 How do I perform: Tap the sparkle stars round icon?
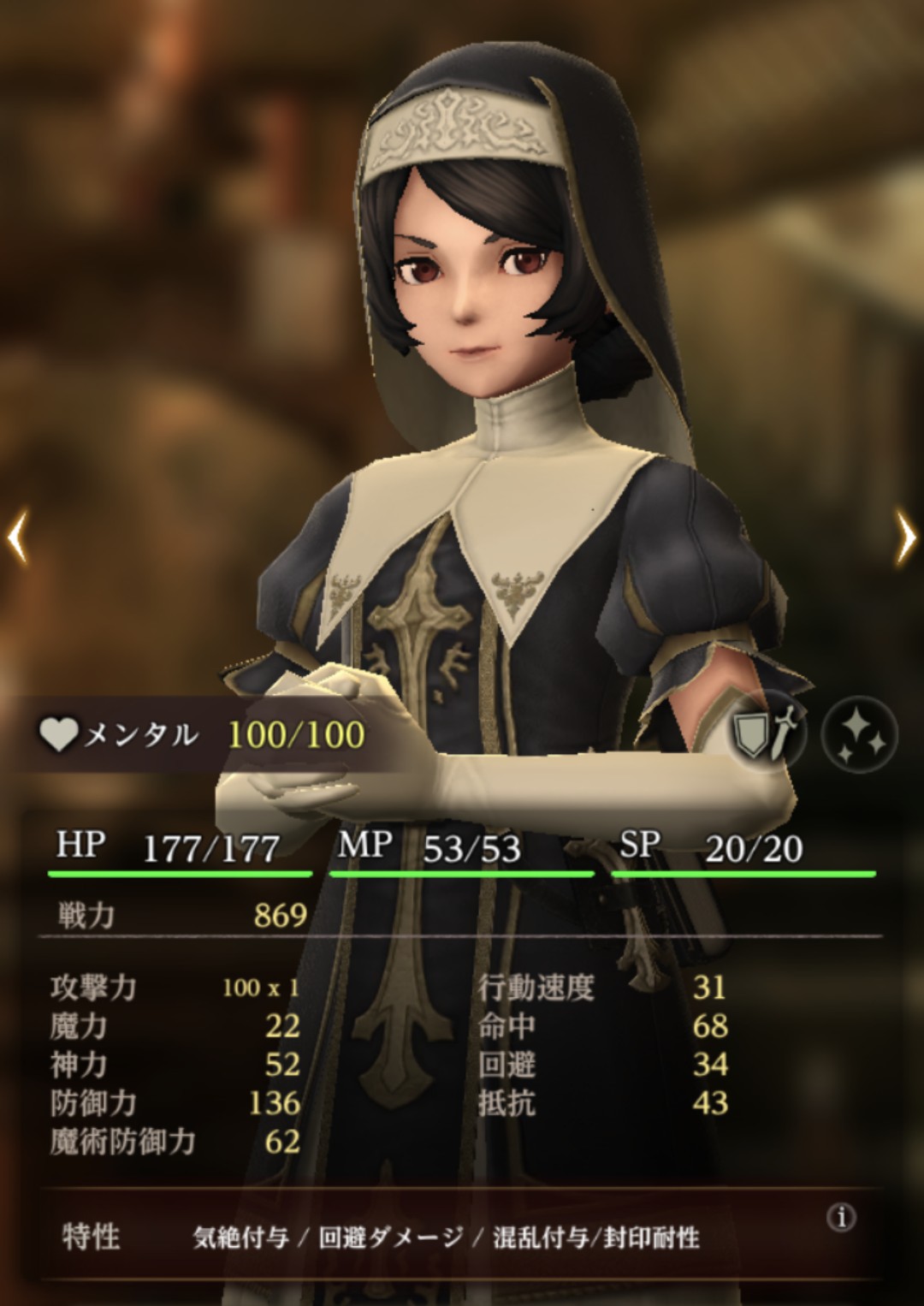tap(858, 733)
